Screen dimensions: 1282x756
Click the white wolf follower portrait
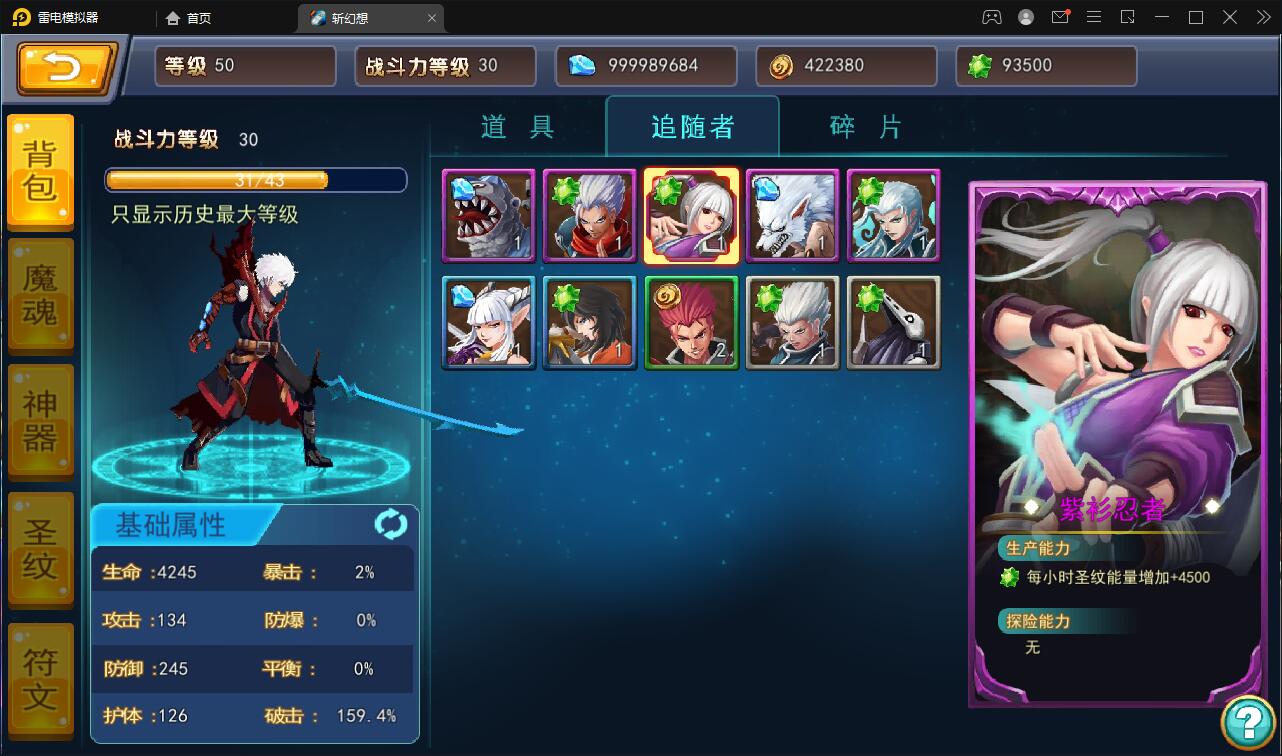(x=792, y=215)
